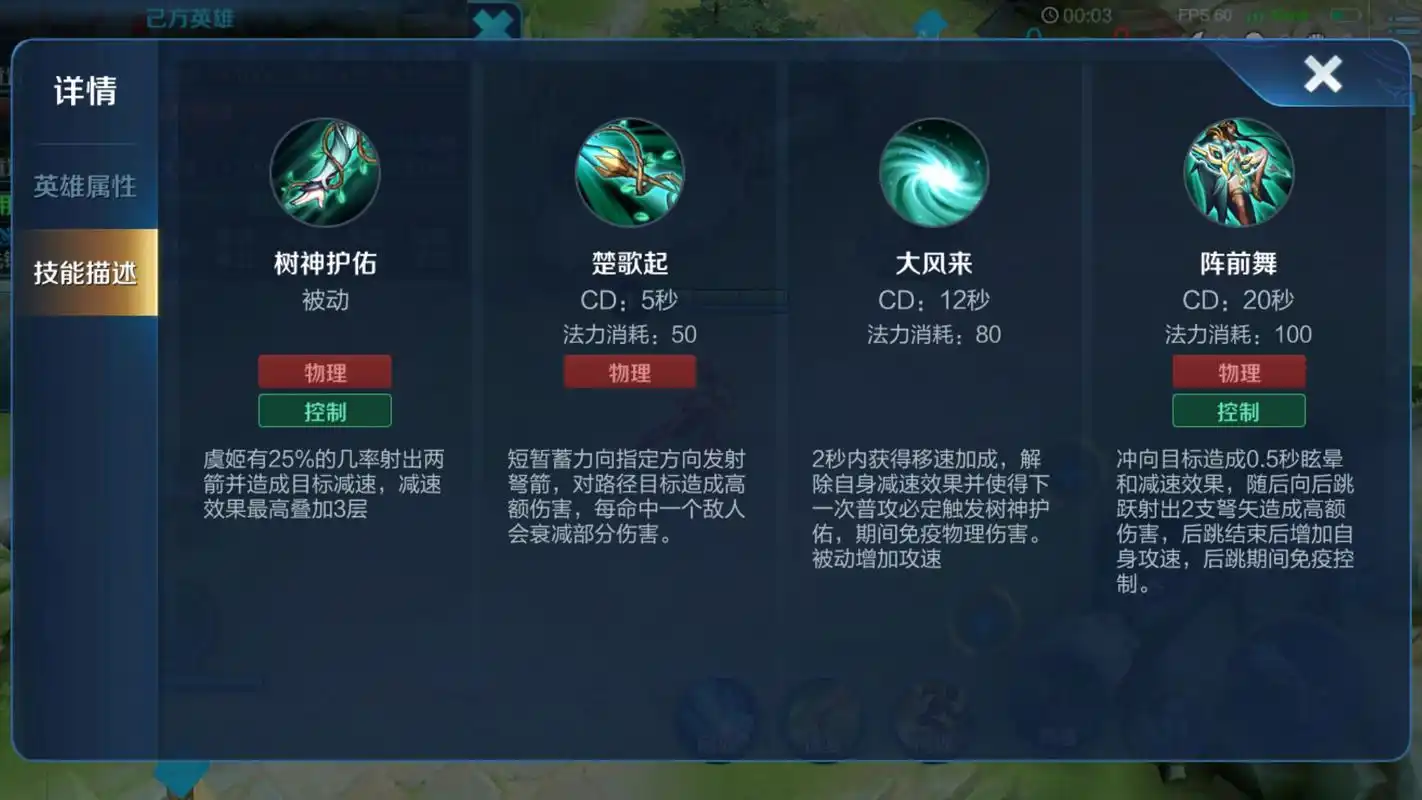Viewport: 1422px width, 800px height.
Task: Select the 阵前舞 ultimate skill icon
Action: (1239, 172)
